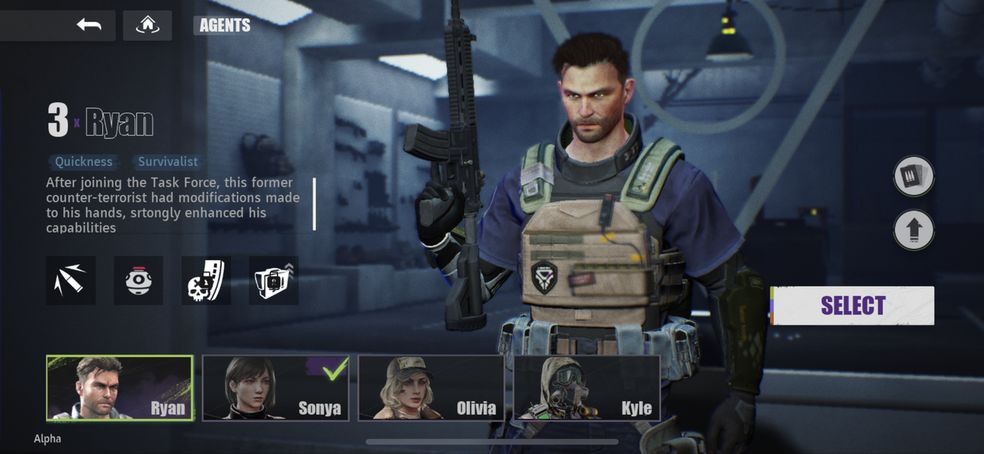Image resolution: width=984 pixels, height=454 pixels.
Task: Pick Sonya from the agent list
Action: click(276, 388)
